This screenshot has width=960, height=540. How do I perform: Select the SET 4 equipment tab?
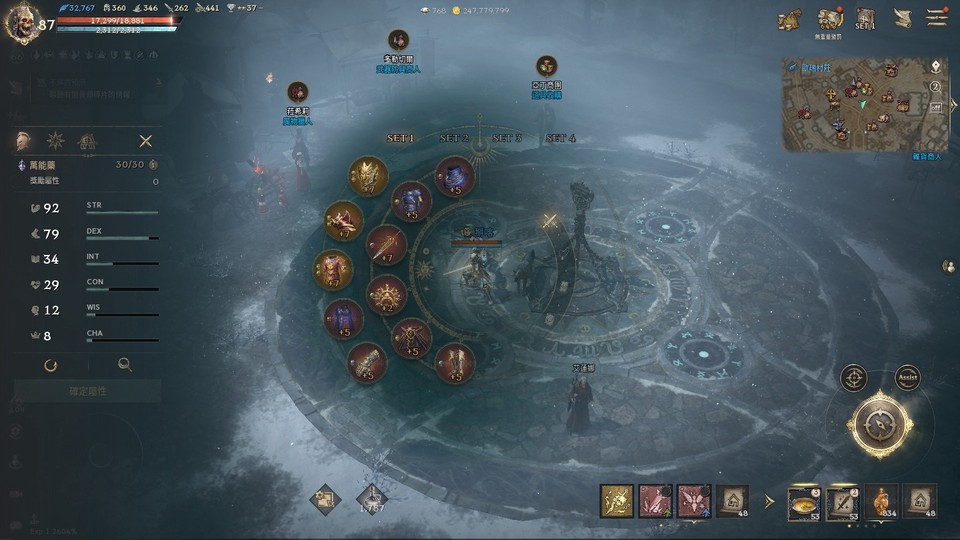561,138
